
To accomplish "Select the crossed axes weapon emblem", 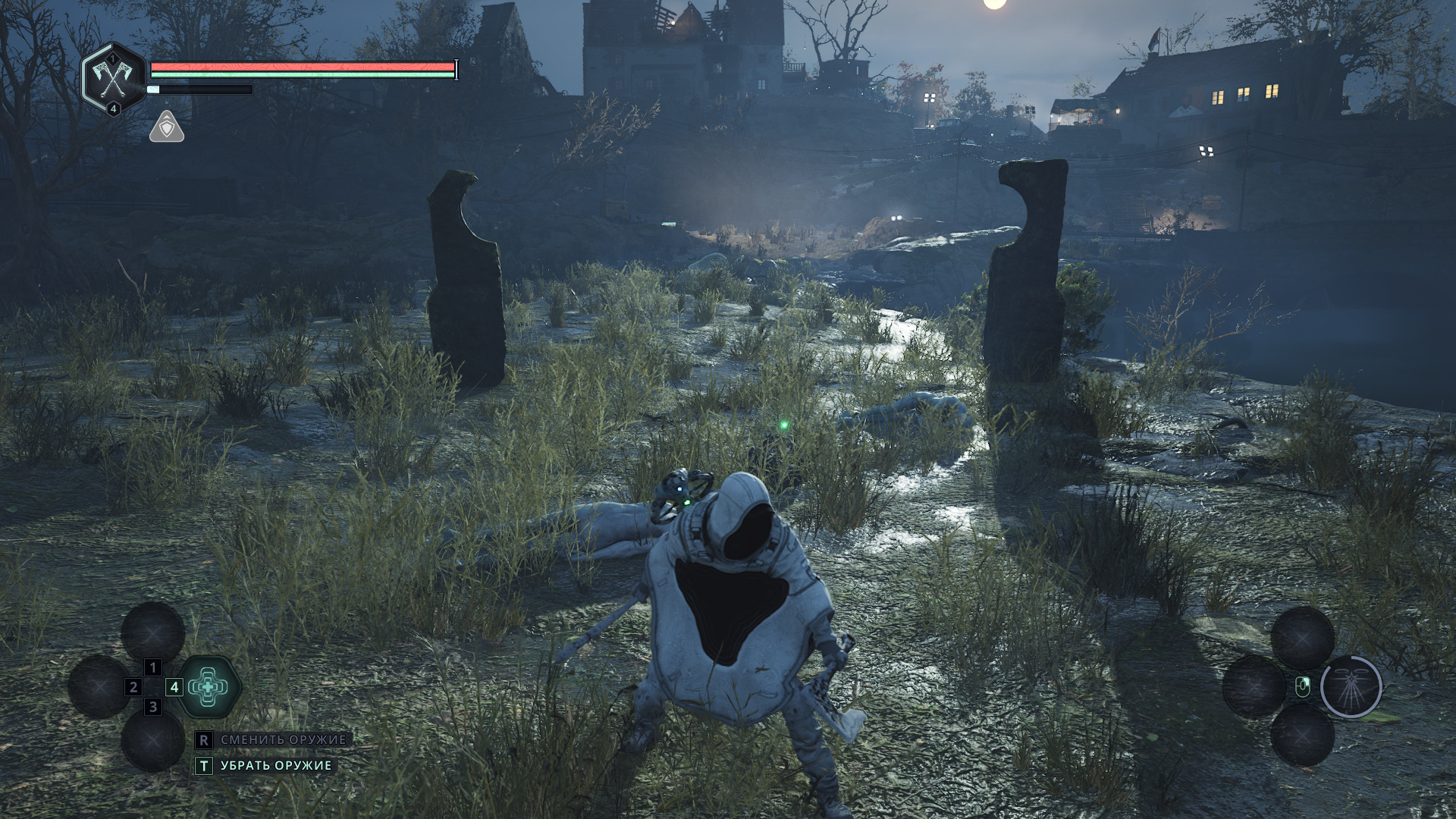I will tap(113, 78).
